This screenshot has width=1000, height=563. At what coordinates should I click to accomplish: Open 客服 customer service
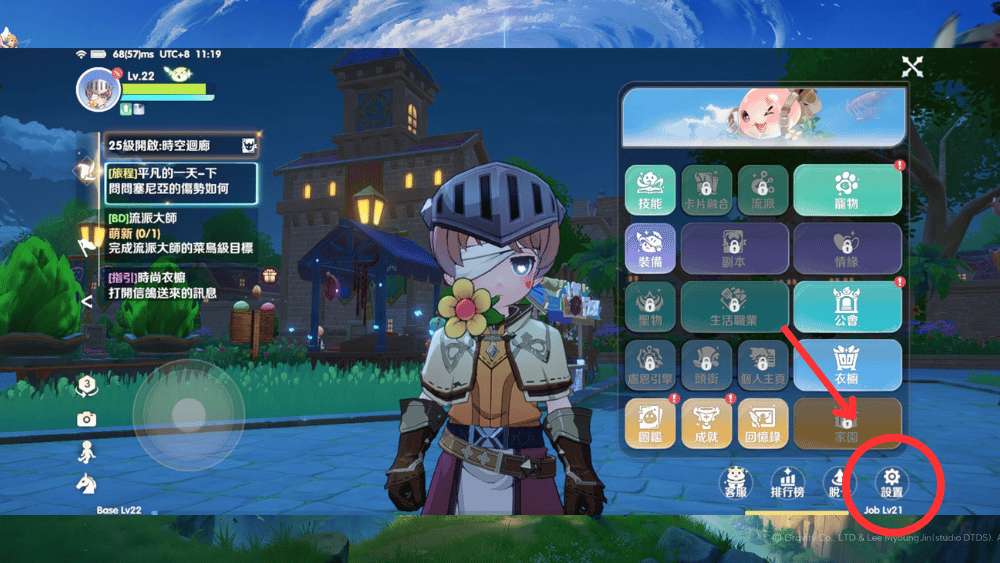736,483
